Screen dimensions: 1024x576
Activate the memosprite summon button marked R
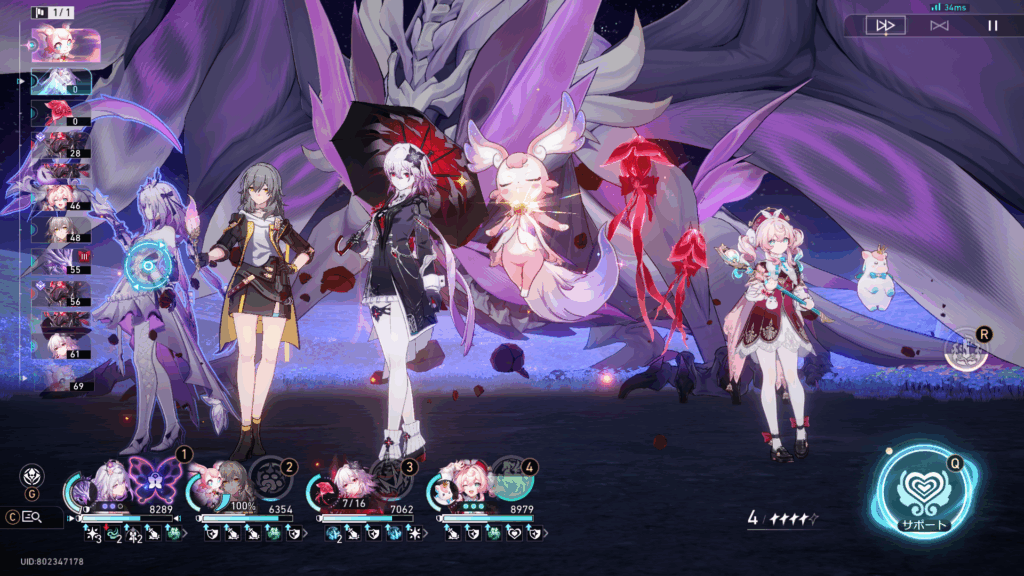click(x=966, y=350)
